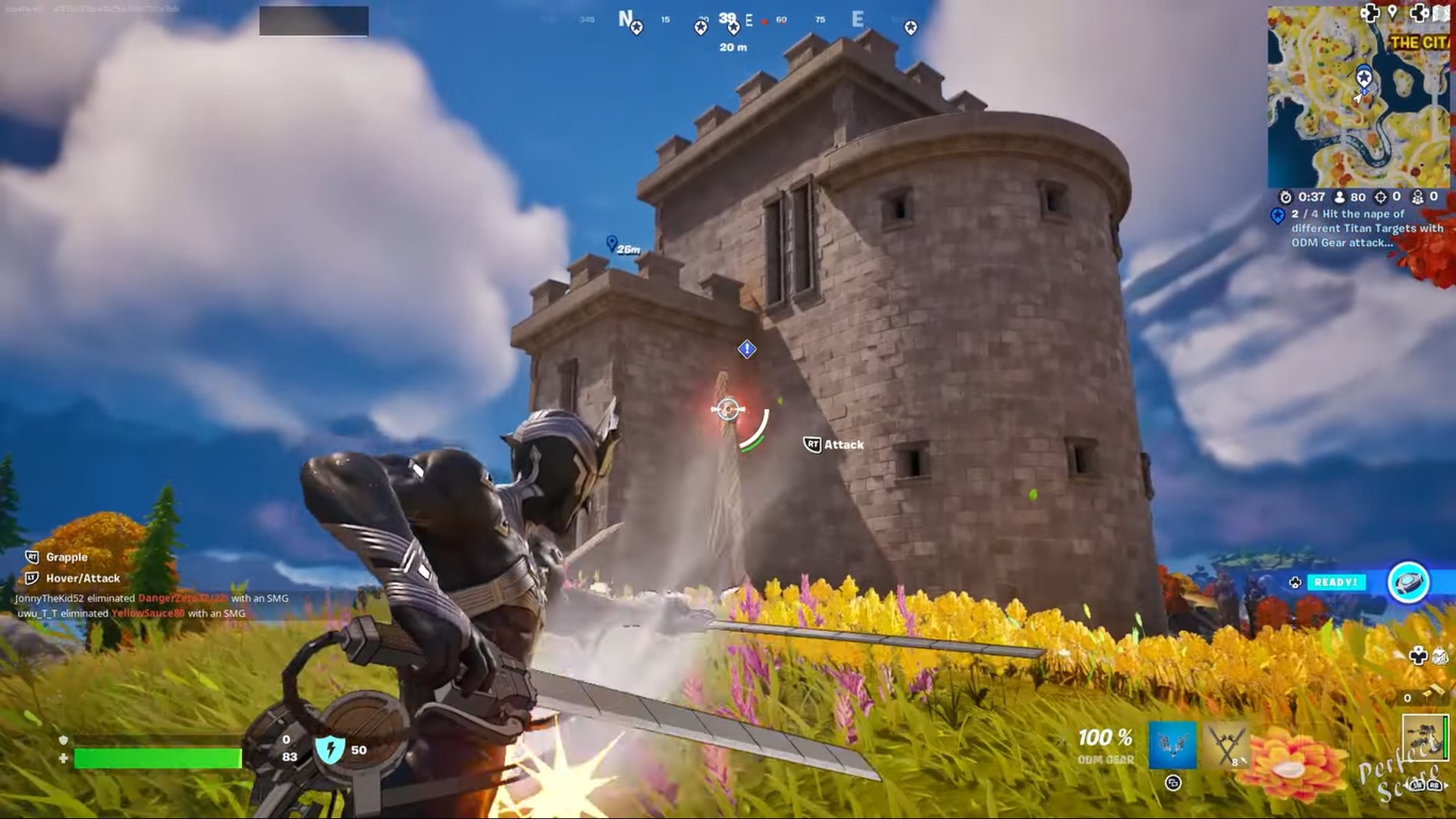The image size is (1456, 819).
Task: Click the blue star quest marker on minimap
Action: click(1363, 77)
